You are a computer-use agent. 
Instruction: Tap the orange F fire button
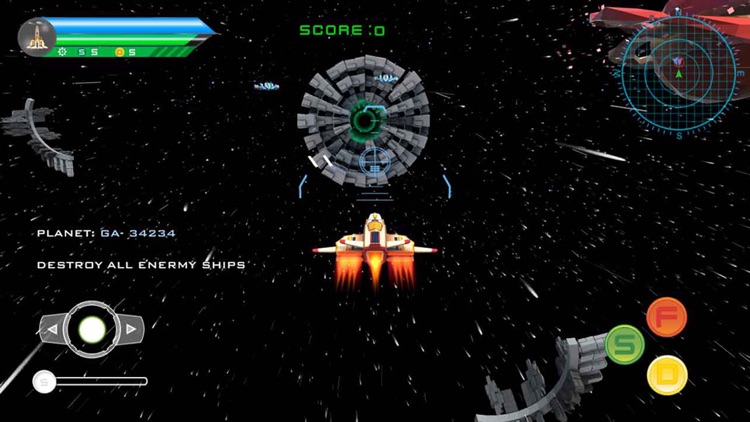click(666, 317)
